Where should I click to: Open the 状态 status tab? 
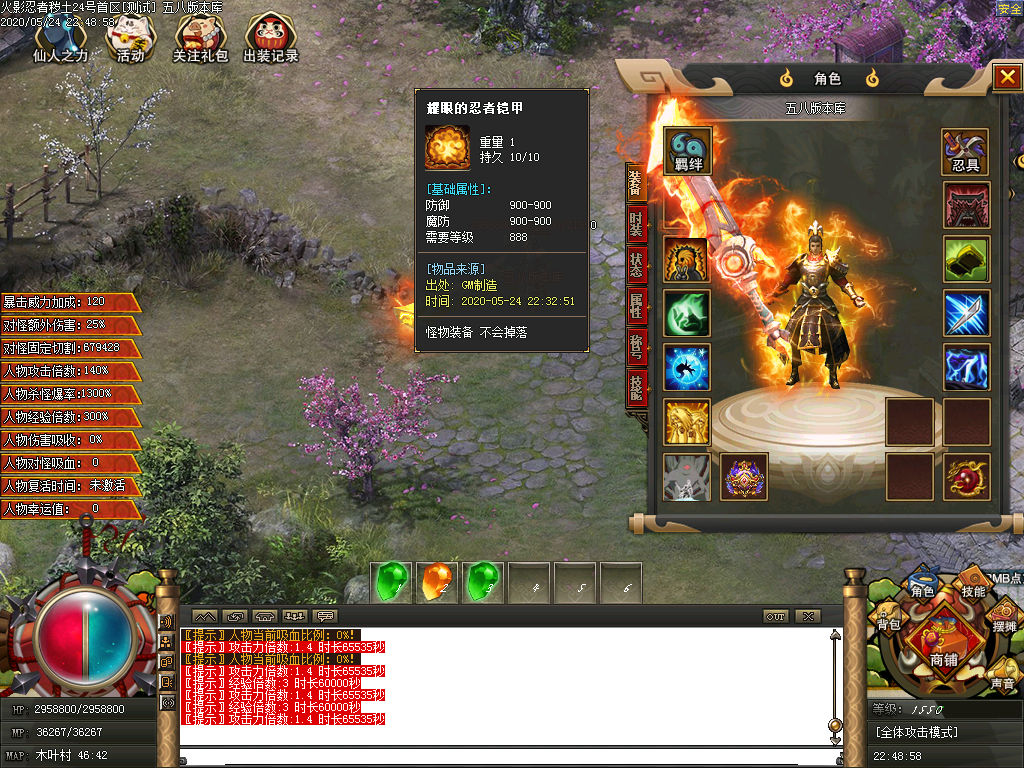[637, 265]
